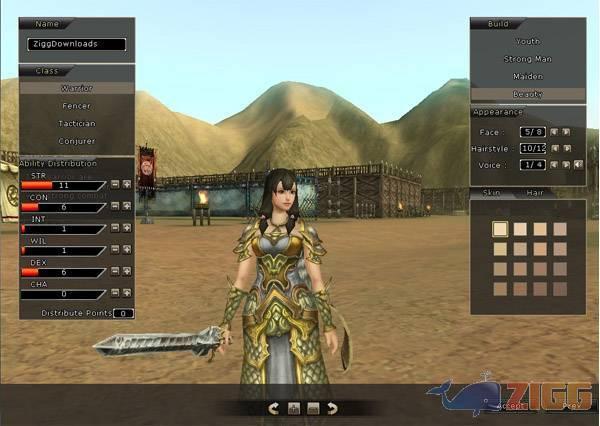Pick the Tactician class
The image size is (600, 426).
click(77, 123)
